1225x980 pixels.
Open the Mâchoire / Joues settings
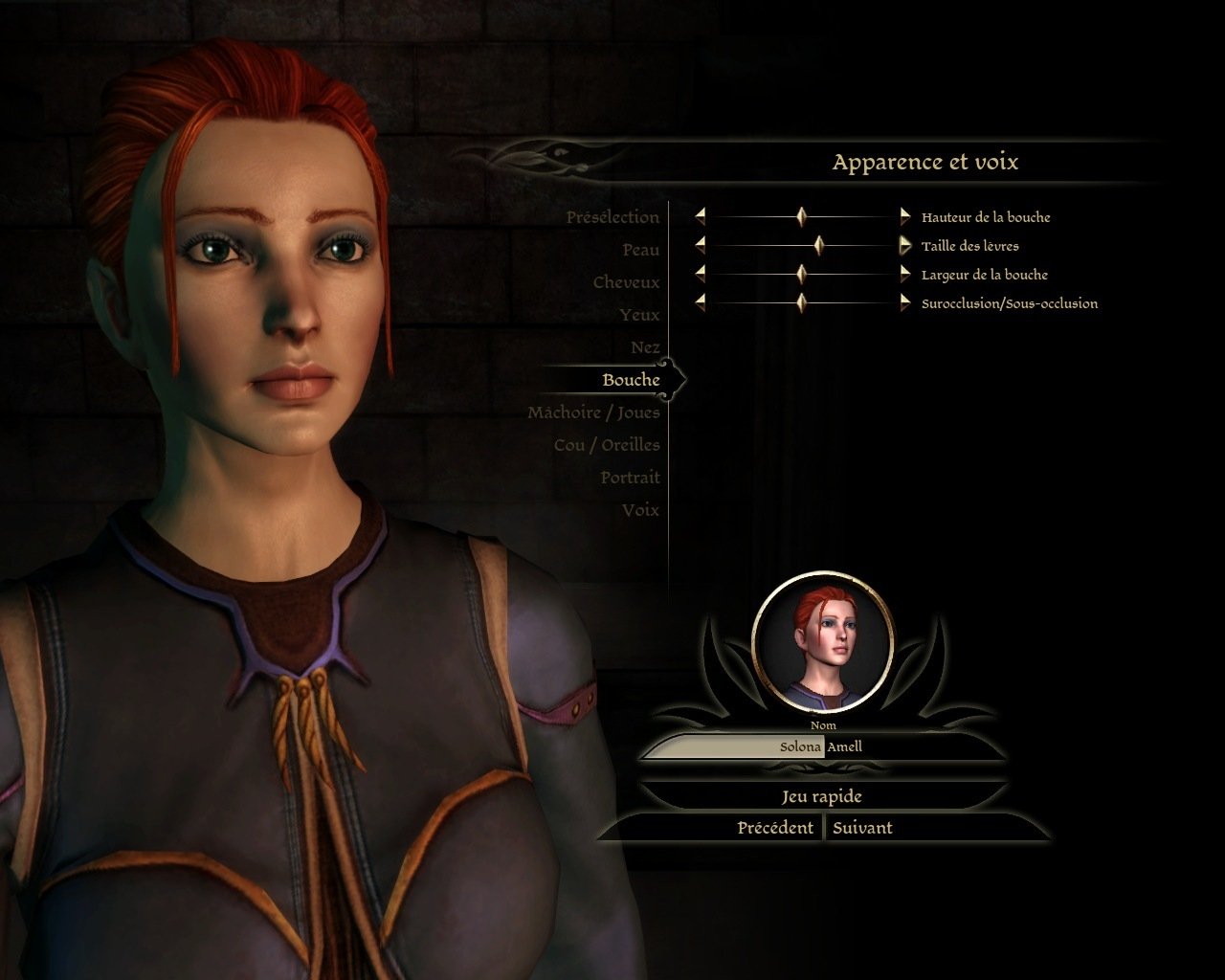tap(594, 412)
